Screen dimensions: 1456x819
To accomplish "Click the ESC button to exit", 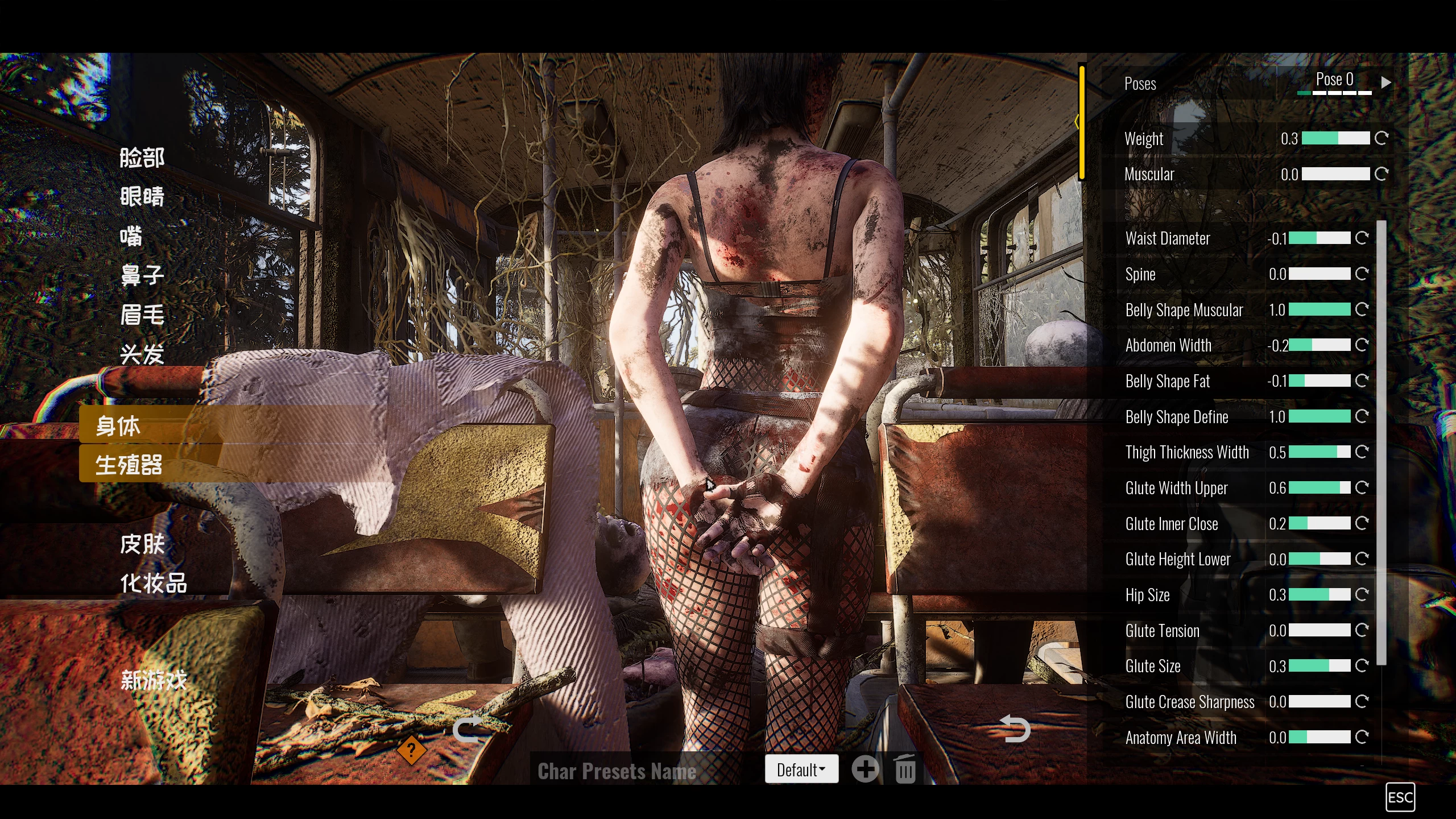I will [1400, 797].
